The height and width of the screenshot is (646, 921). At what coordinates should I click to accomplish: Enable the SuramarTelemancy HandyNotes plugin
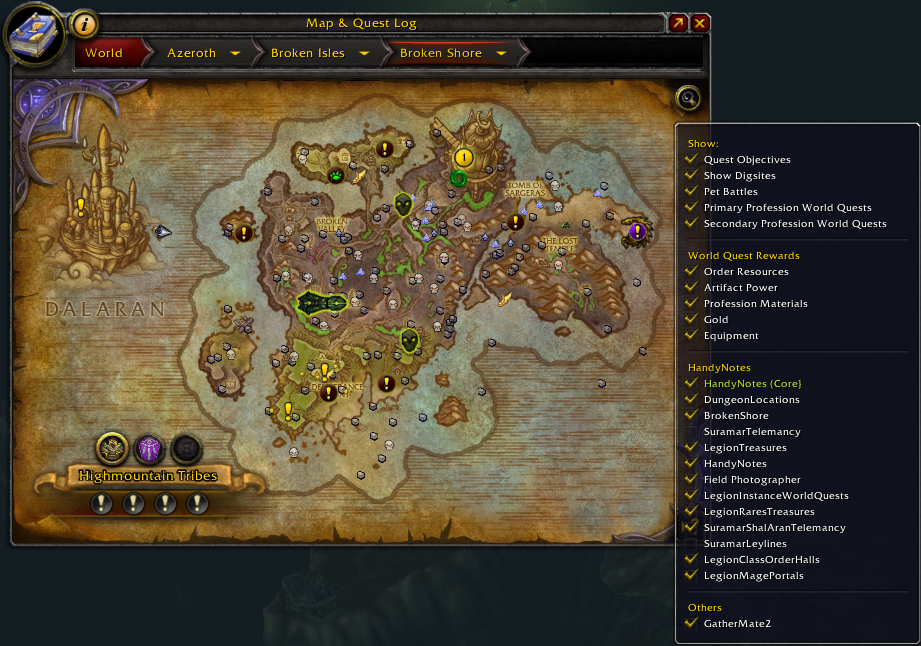751,432
